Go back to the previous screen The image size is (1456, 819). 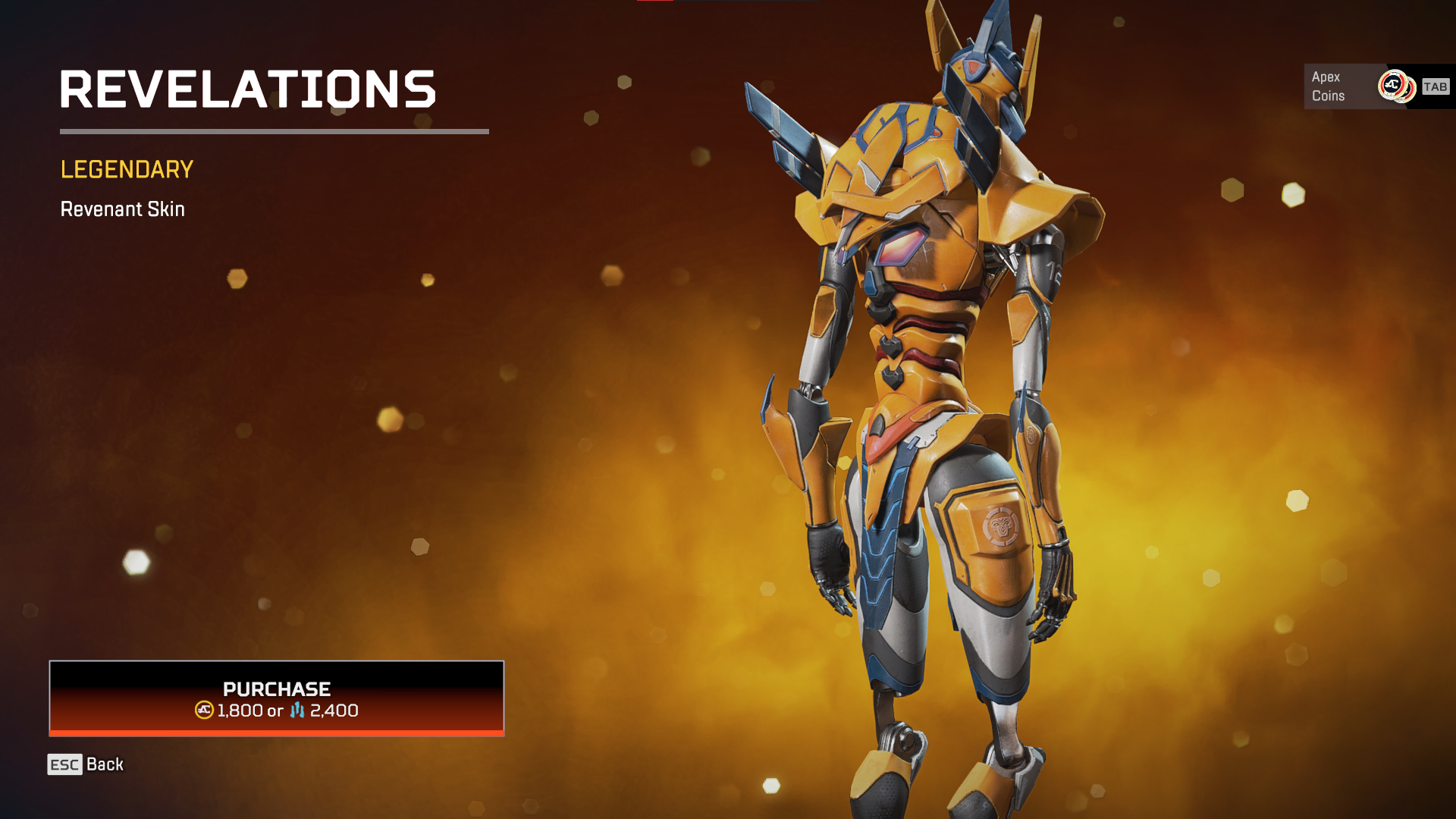[x=86, y=764]
